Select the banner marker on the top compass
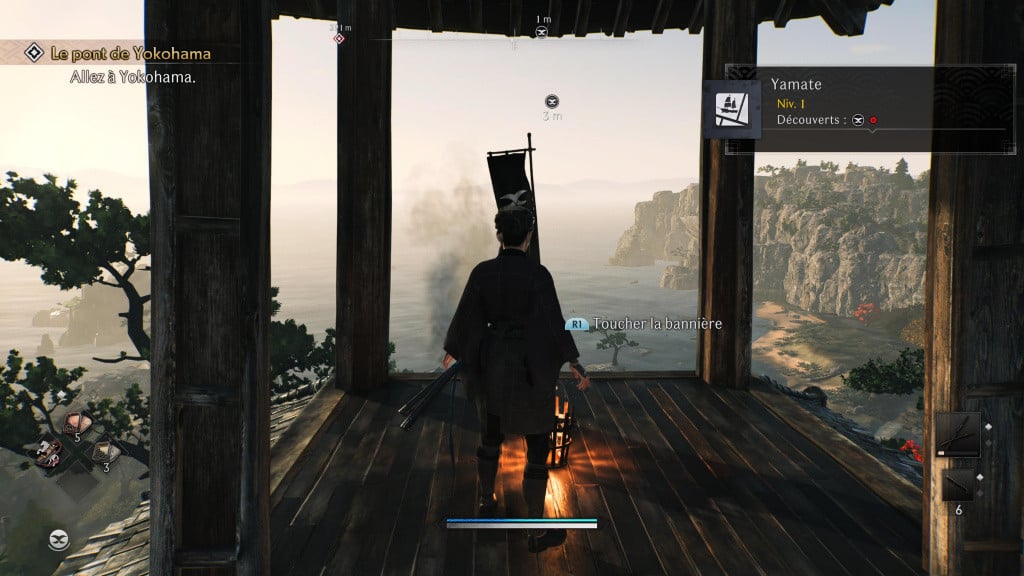 point(542,33)
